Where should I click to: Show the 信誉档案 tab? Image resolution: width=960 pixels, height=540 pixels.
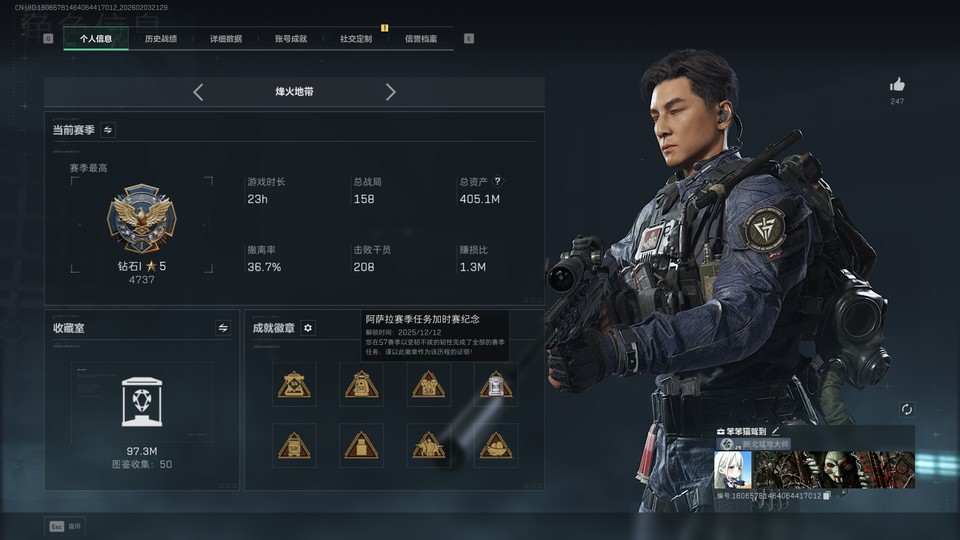coord(421,39)
